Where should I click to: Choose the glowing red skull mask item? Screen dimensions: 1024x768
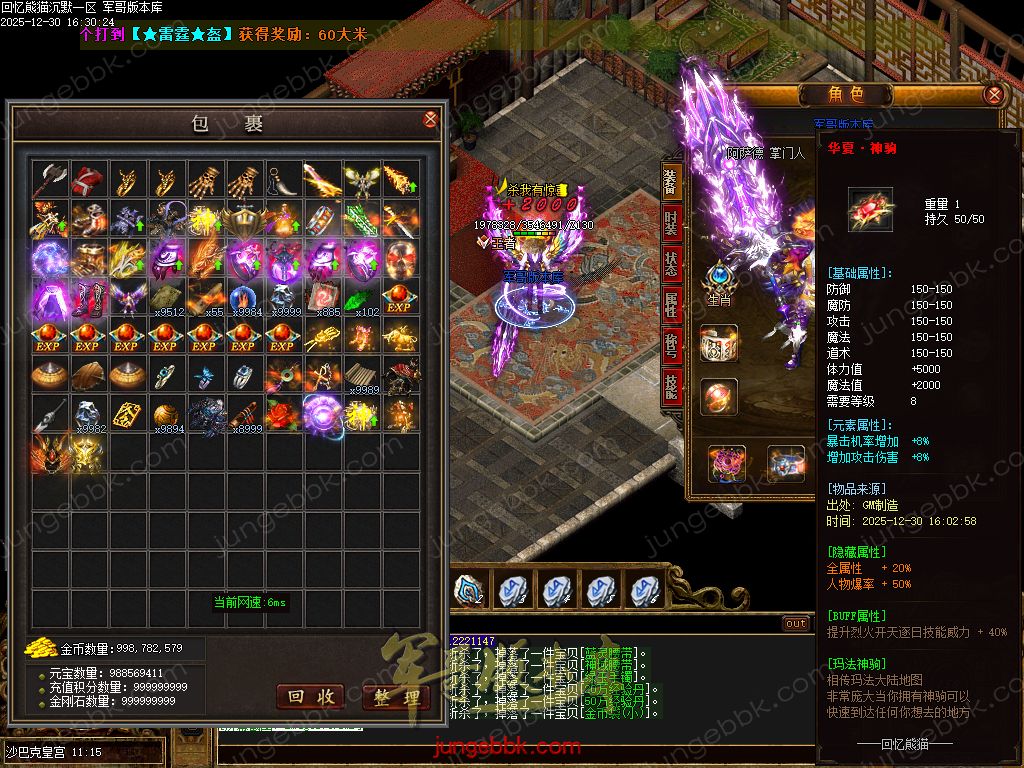coord(401,258)
